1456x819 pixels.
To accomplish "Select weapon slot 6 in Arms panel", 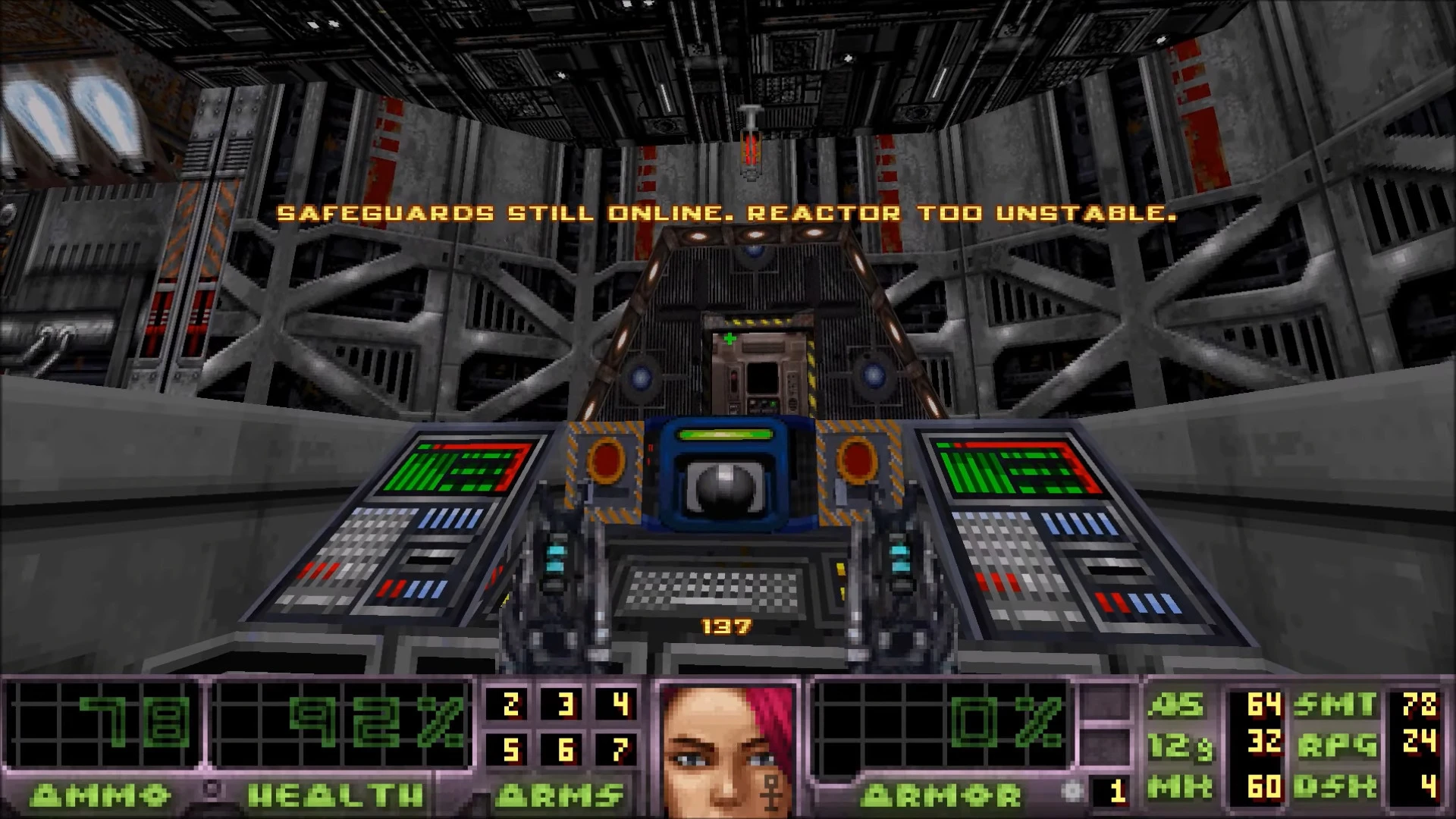I will pos(566,750).
